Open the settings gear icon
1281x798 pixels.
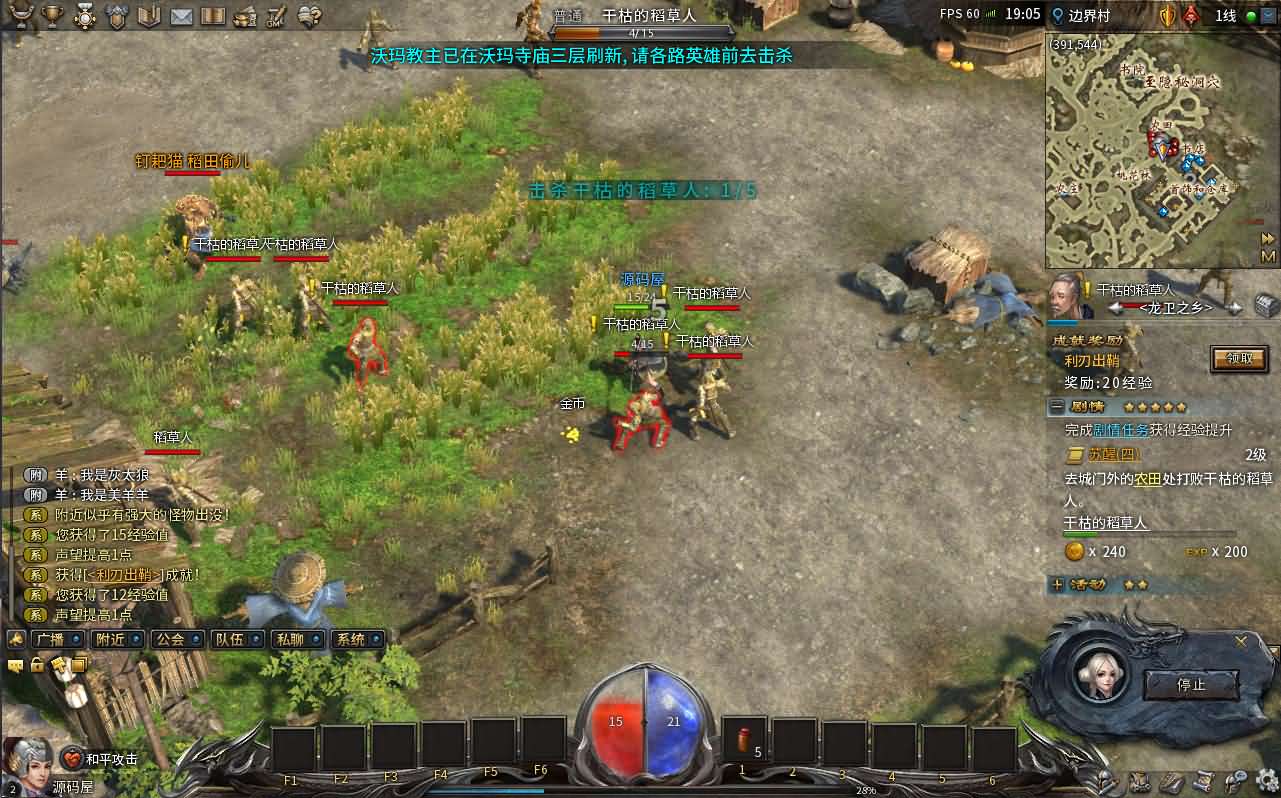1266,780
